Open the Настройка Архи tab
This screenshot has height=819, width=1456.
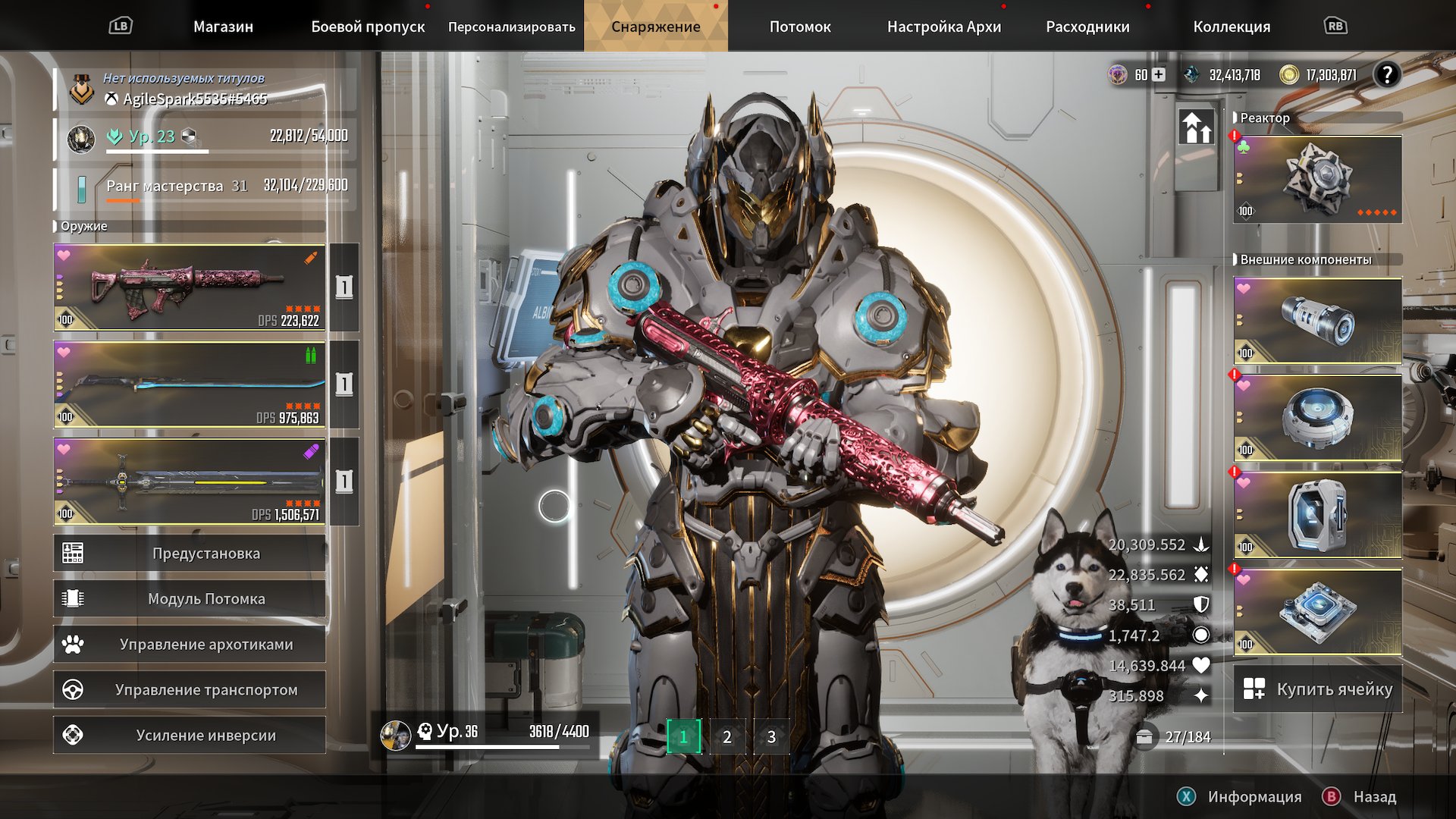[944, 27]
